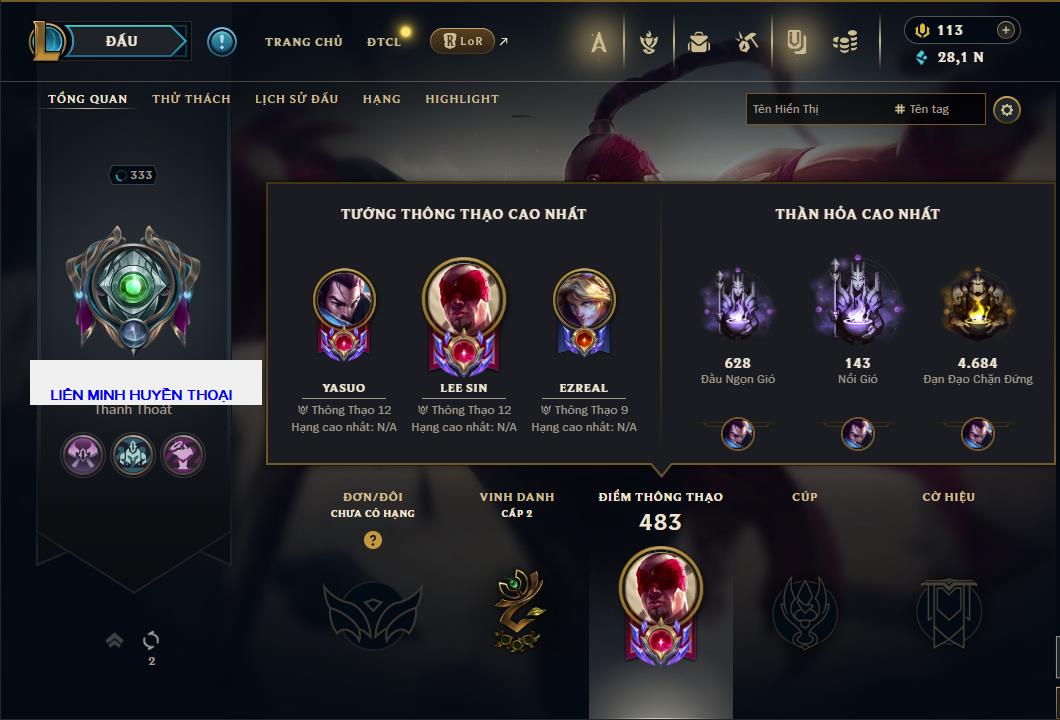Image resolution: width=1060 pixels, height=720 pixels.
Task: Switch to the LỊCH SỬ ĐẤU tab
Action: [296, 99]
